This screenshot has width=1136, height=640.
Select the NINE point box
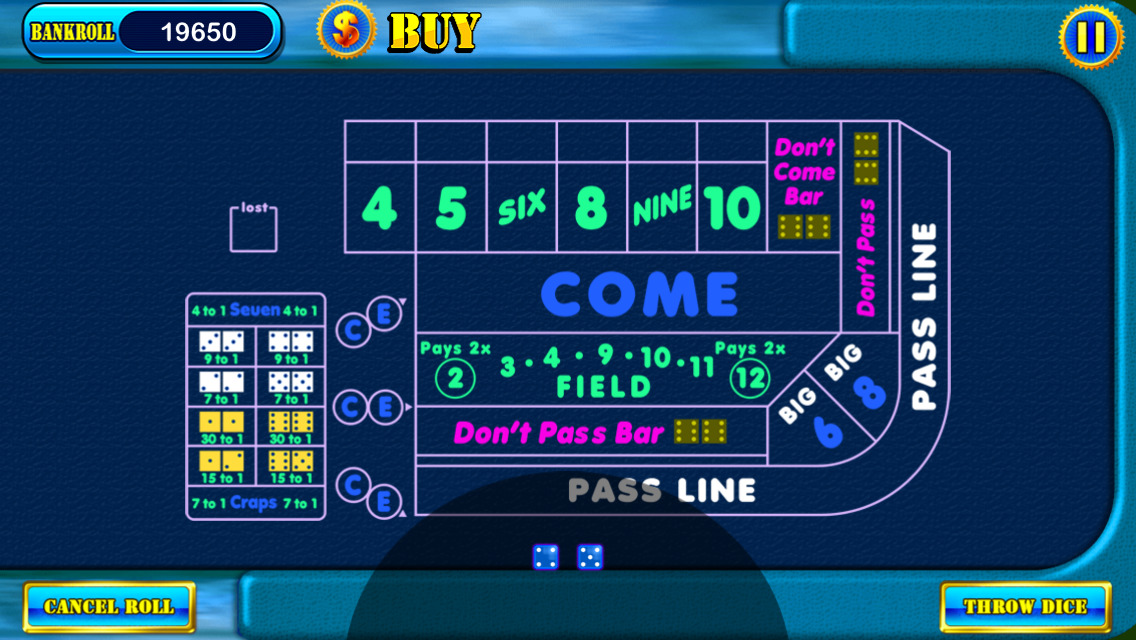(662, 208)
